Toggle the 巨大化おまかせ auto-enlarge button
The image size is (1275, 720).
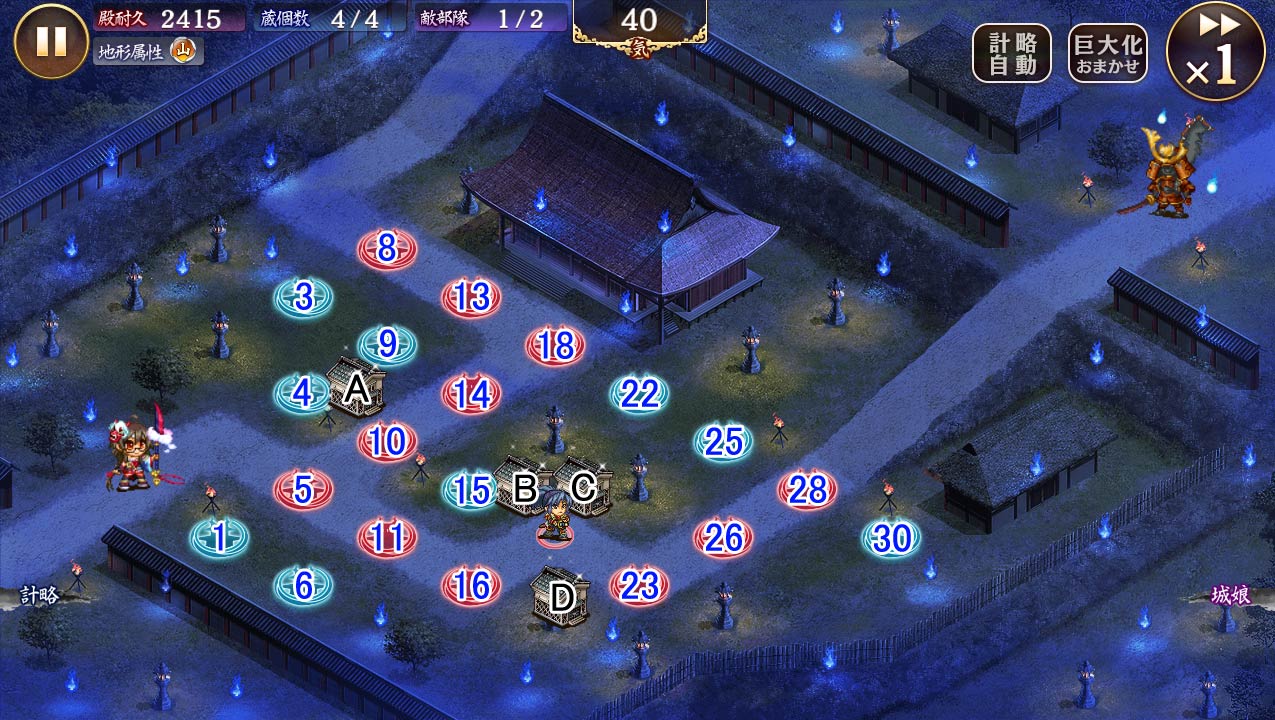(x=1107, y=53)
